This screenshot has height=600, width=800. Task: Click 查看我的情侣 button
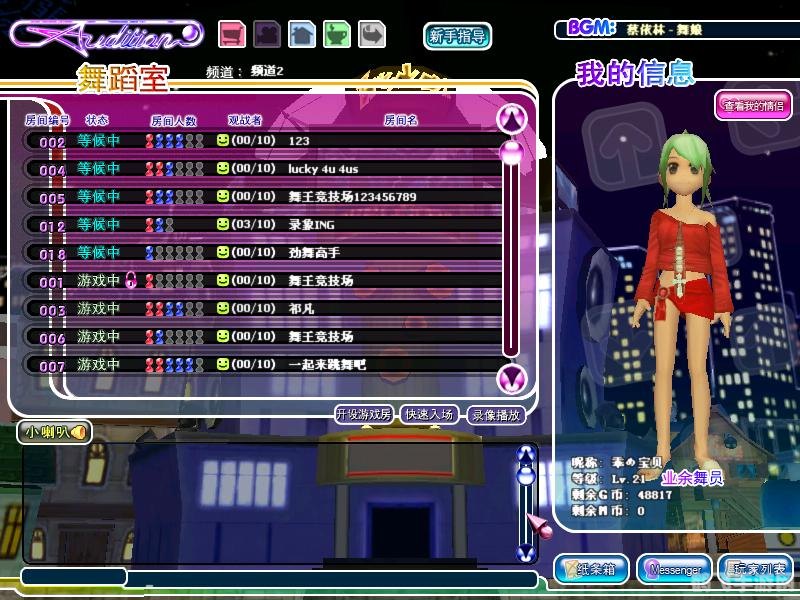point(753,105)
